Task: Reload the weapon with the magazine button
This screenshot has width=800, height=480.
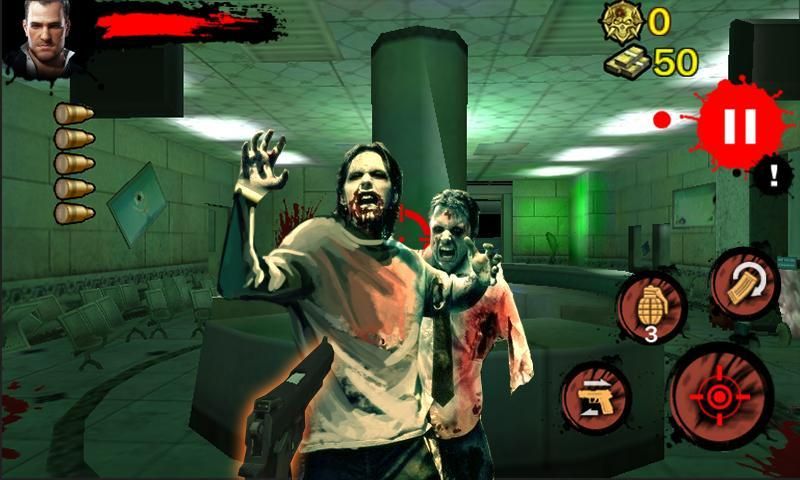Action: click(744, 283)
